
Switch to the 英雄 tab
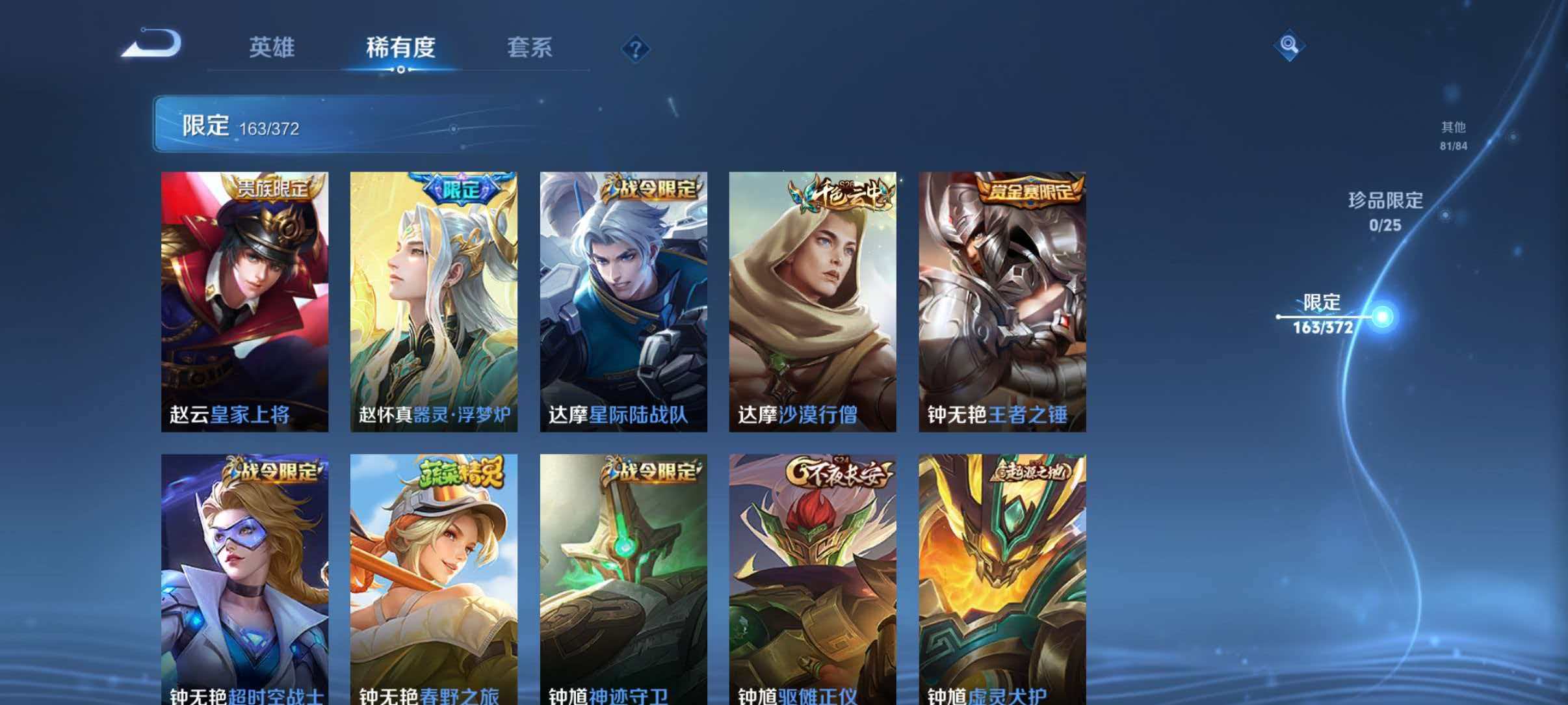[x=271, y=47]
